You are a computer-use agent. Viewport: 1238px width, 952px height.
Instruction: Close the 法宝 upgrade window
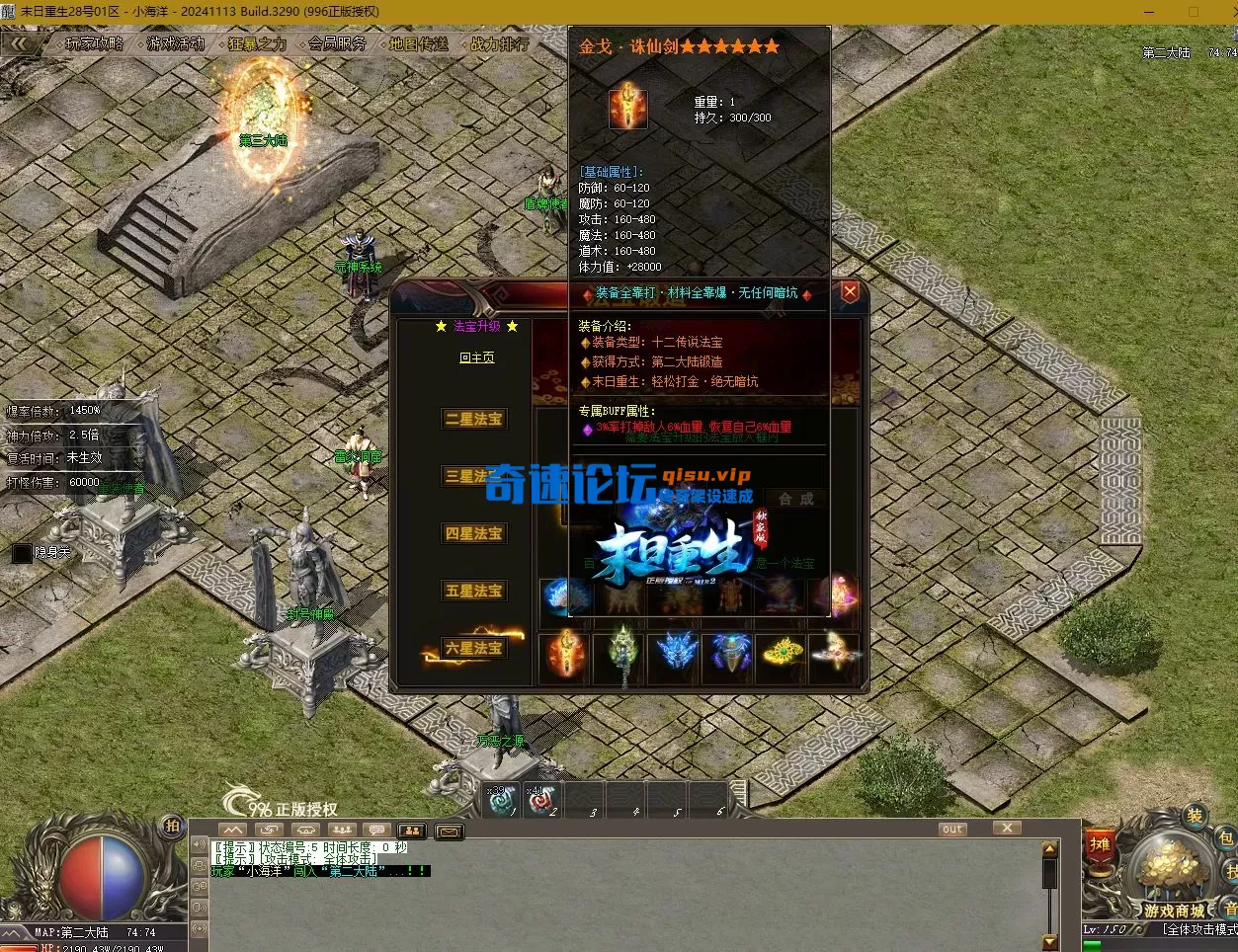(x=850, y=291)
